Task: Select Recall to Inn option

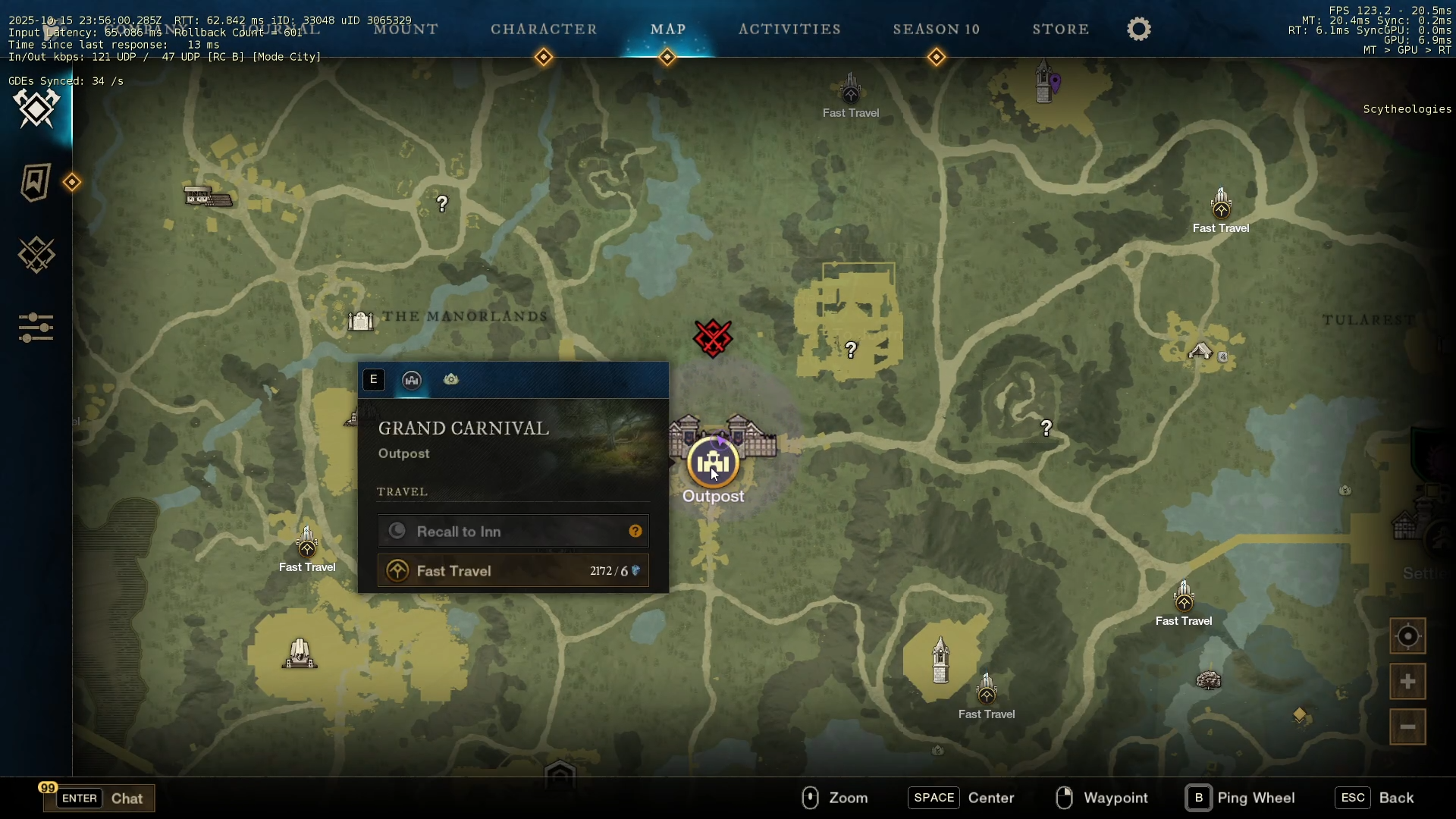Action: [513, 532]
